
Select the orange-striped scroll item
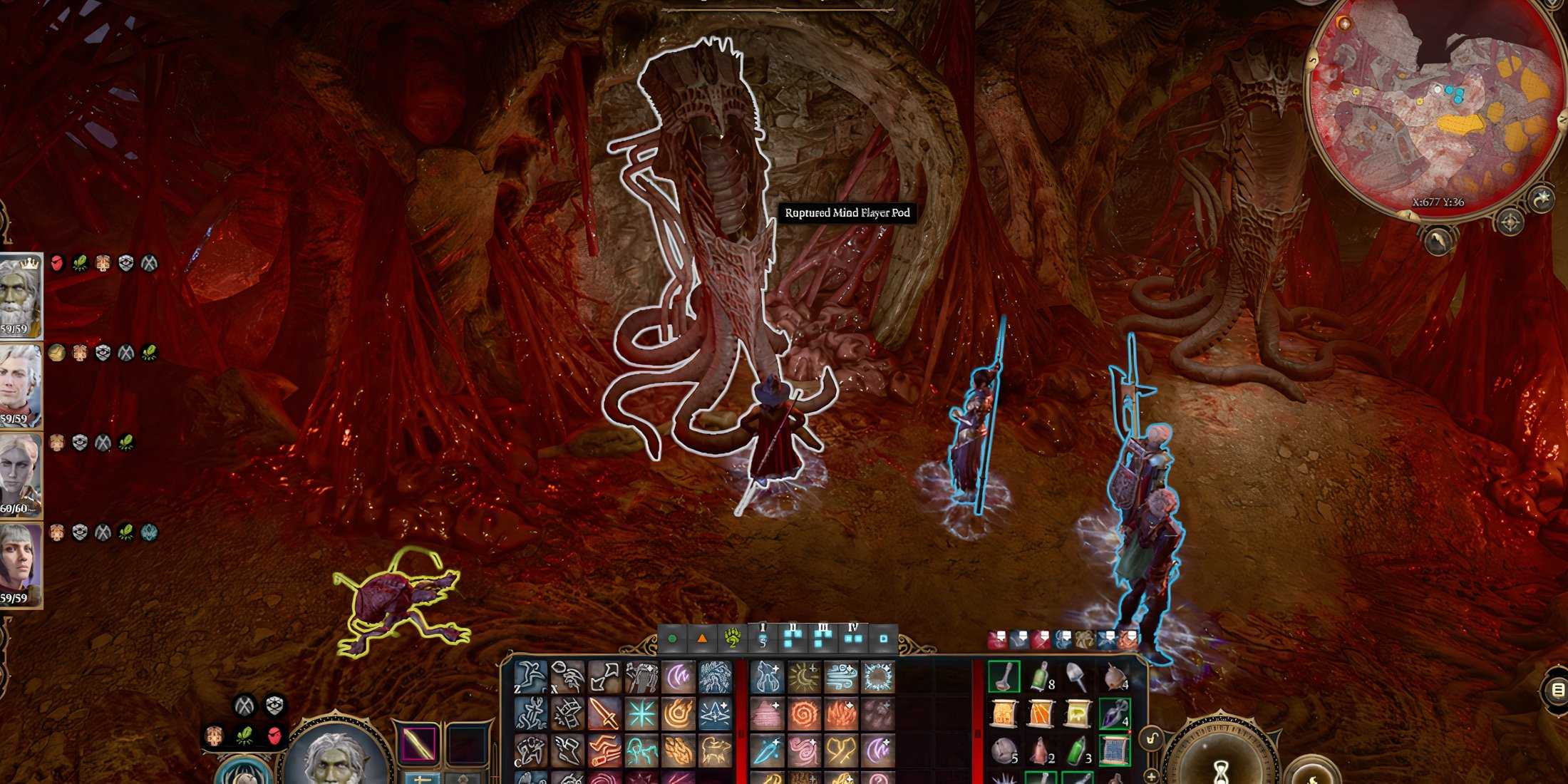click(x=1041, y=713)
